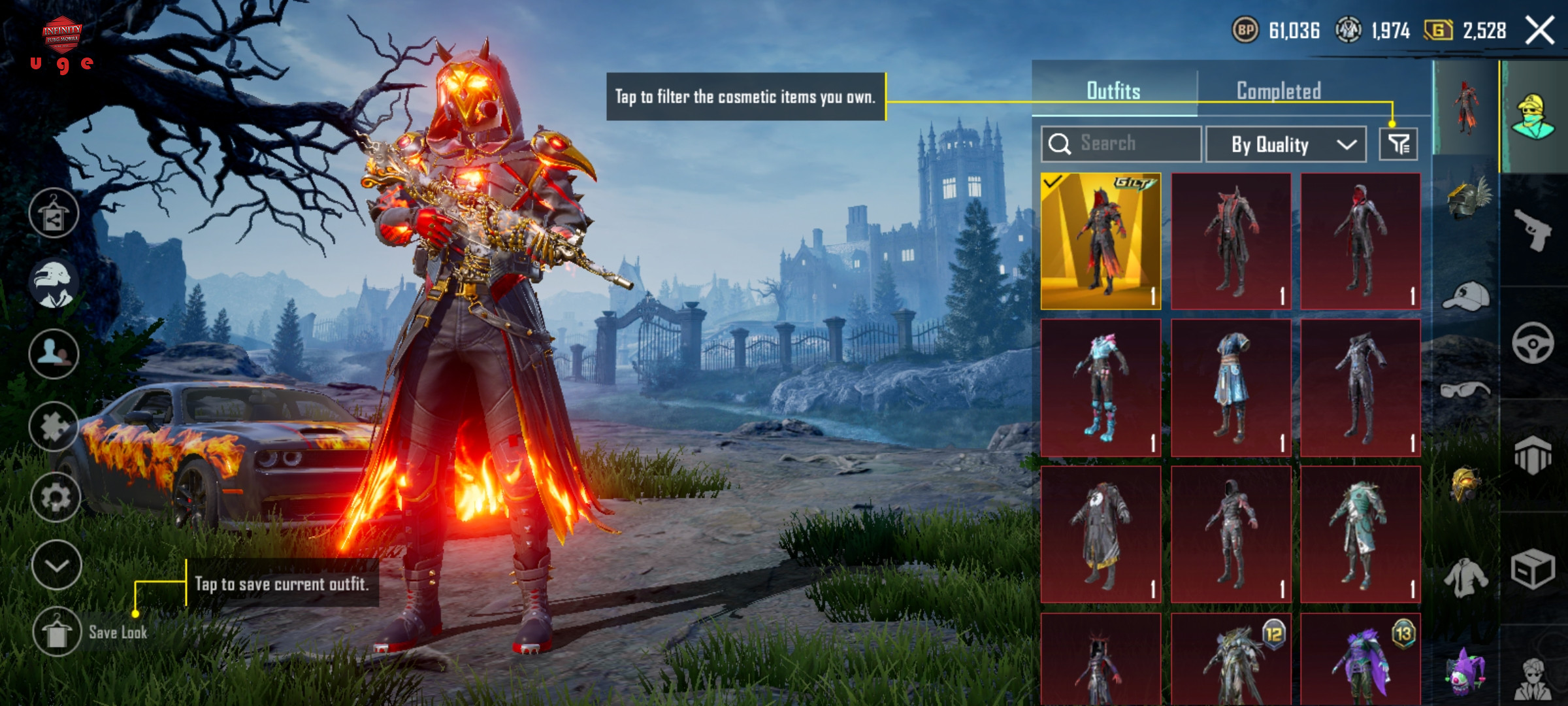
Task: Select the purple jester outfit marked 13
Action: tap(1361, 659)
